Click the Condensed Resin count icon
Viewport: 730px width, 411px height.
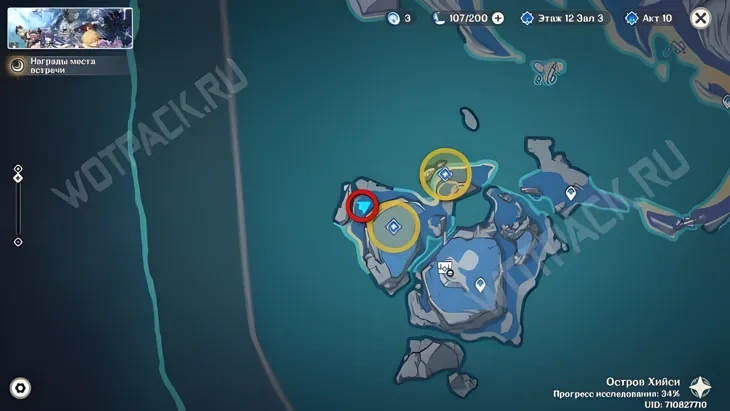398,18
